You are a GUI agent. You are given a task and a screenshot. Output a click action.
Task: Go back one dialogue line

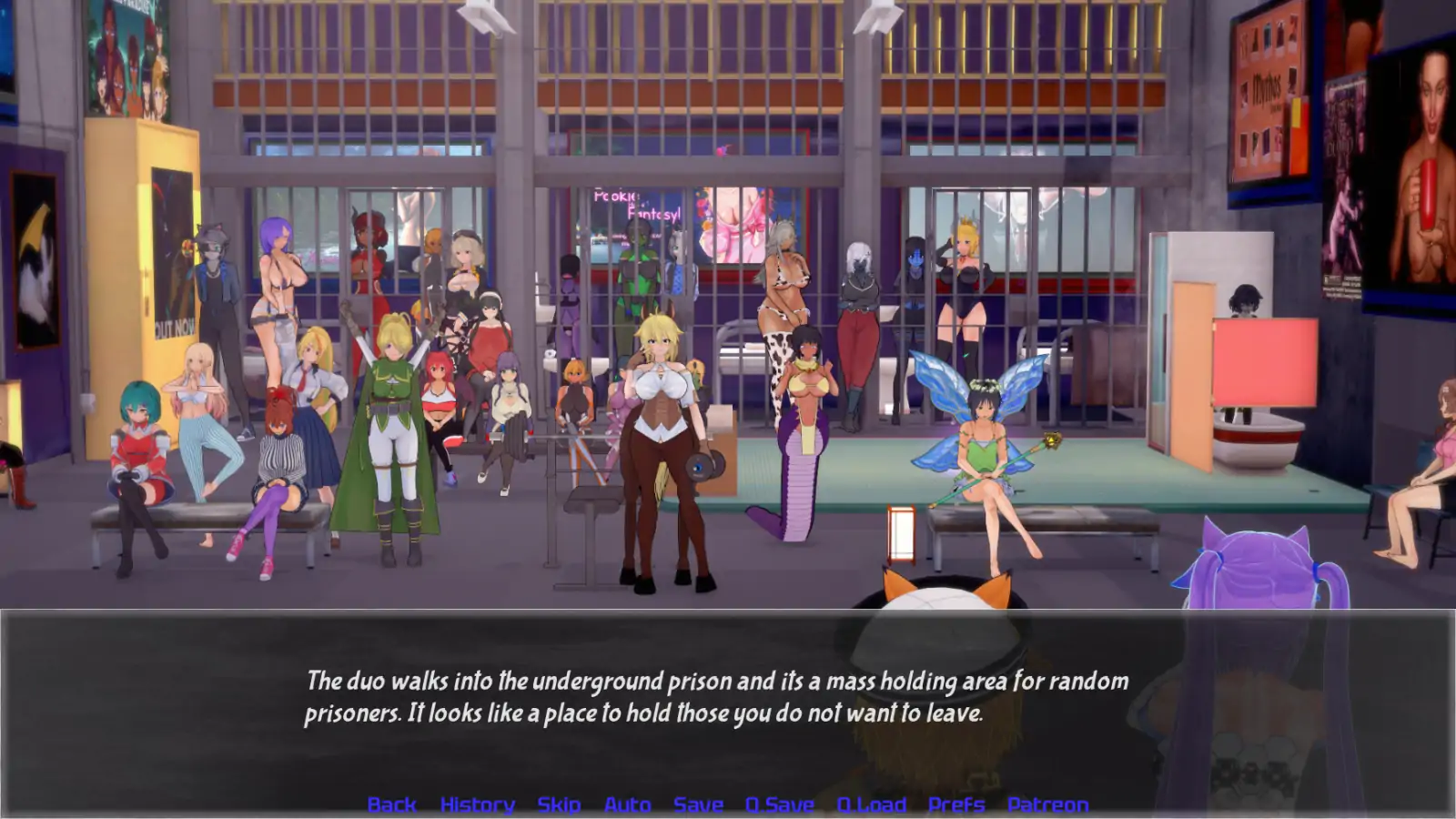click(x=391, y=804)
